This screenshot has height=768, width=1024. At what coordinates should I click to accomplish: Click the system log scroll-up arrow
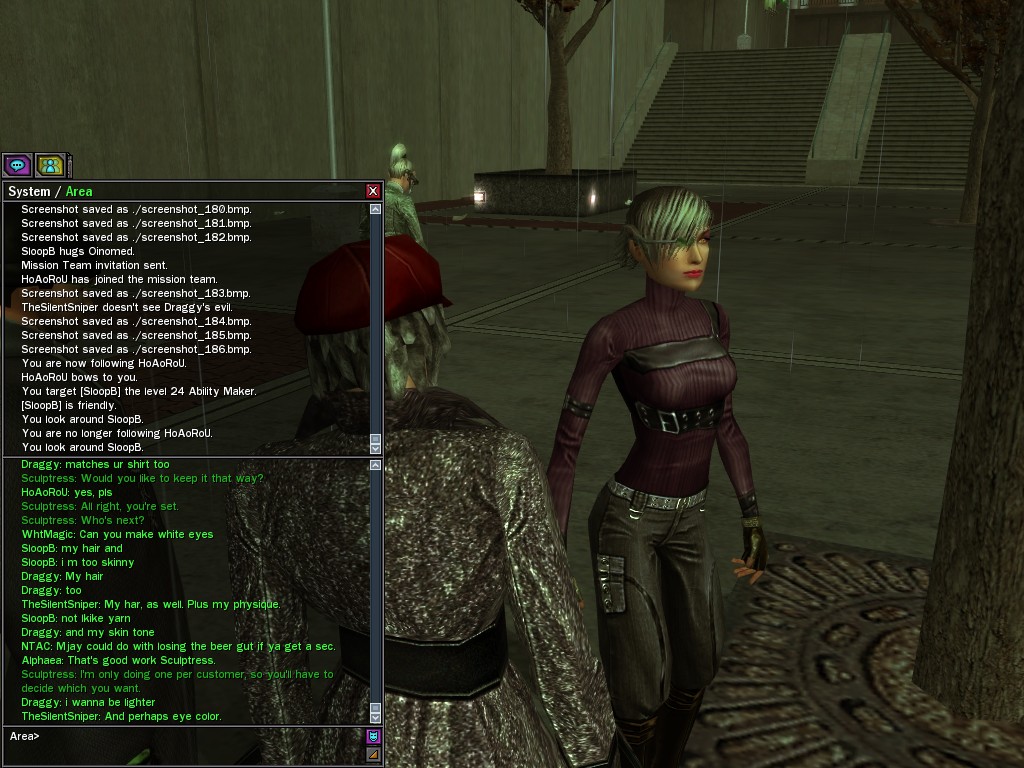[x=376, y=209]
